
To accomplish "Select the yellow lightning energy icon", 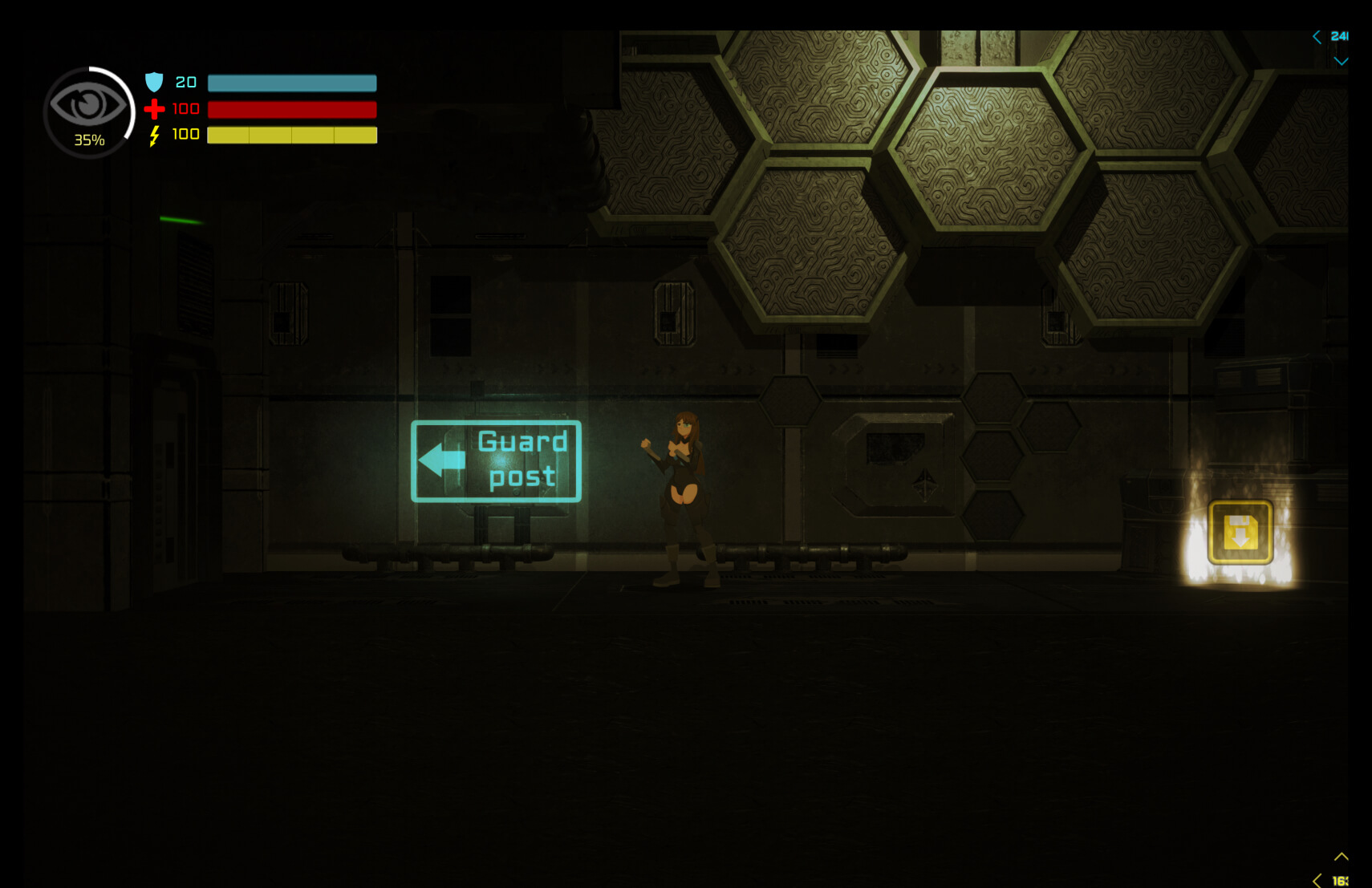I will pos(154,136).
